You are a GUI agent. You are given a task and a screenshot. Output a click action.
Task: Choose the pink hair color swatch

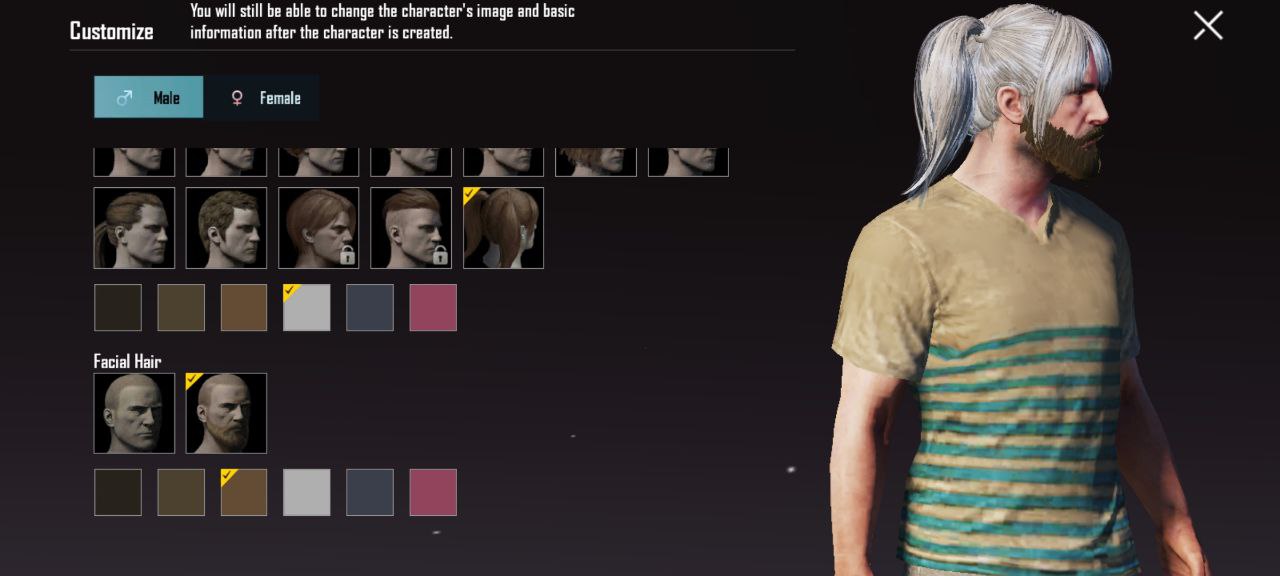pos(433,307)
